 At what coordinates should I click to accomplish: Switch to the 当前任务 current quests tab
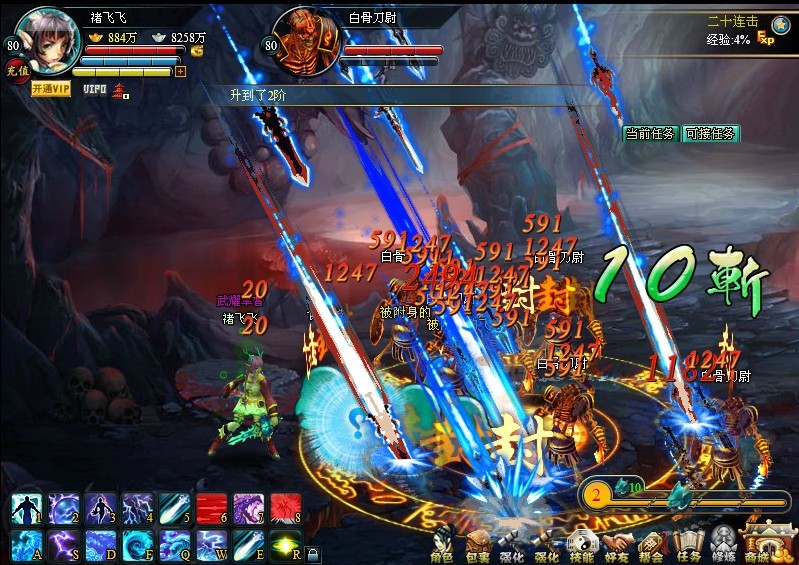point(651,133)
